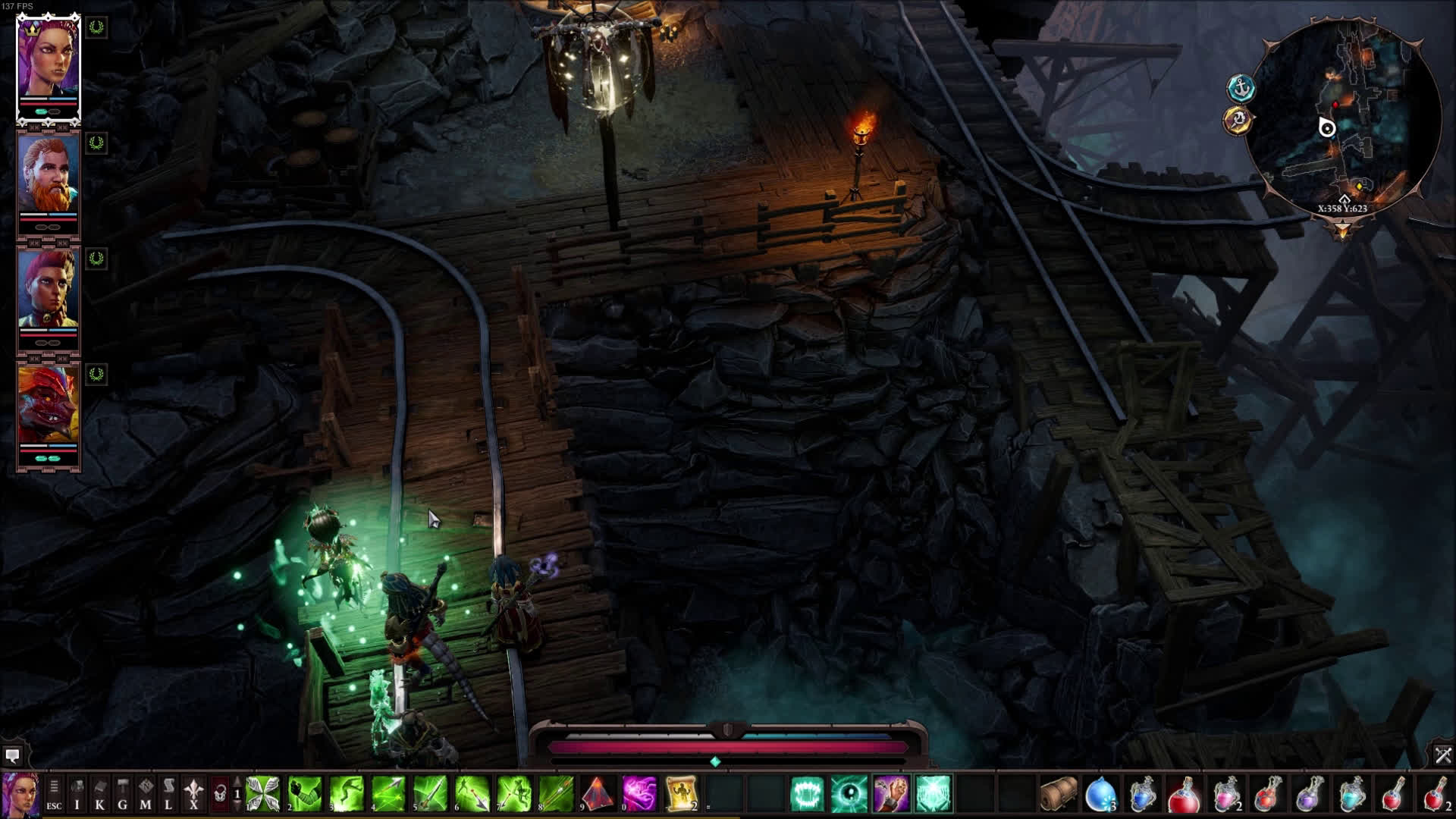The height and width of the screenshot is (819, 1456).
Task: Open the ESC game menu button
Action: (54, 794)
